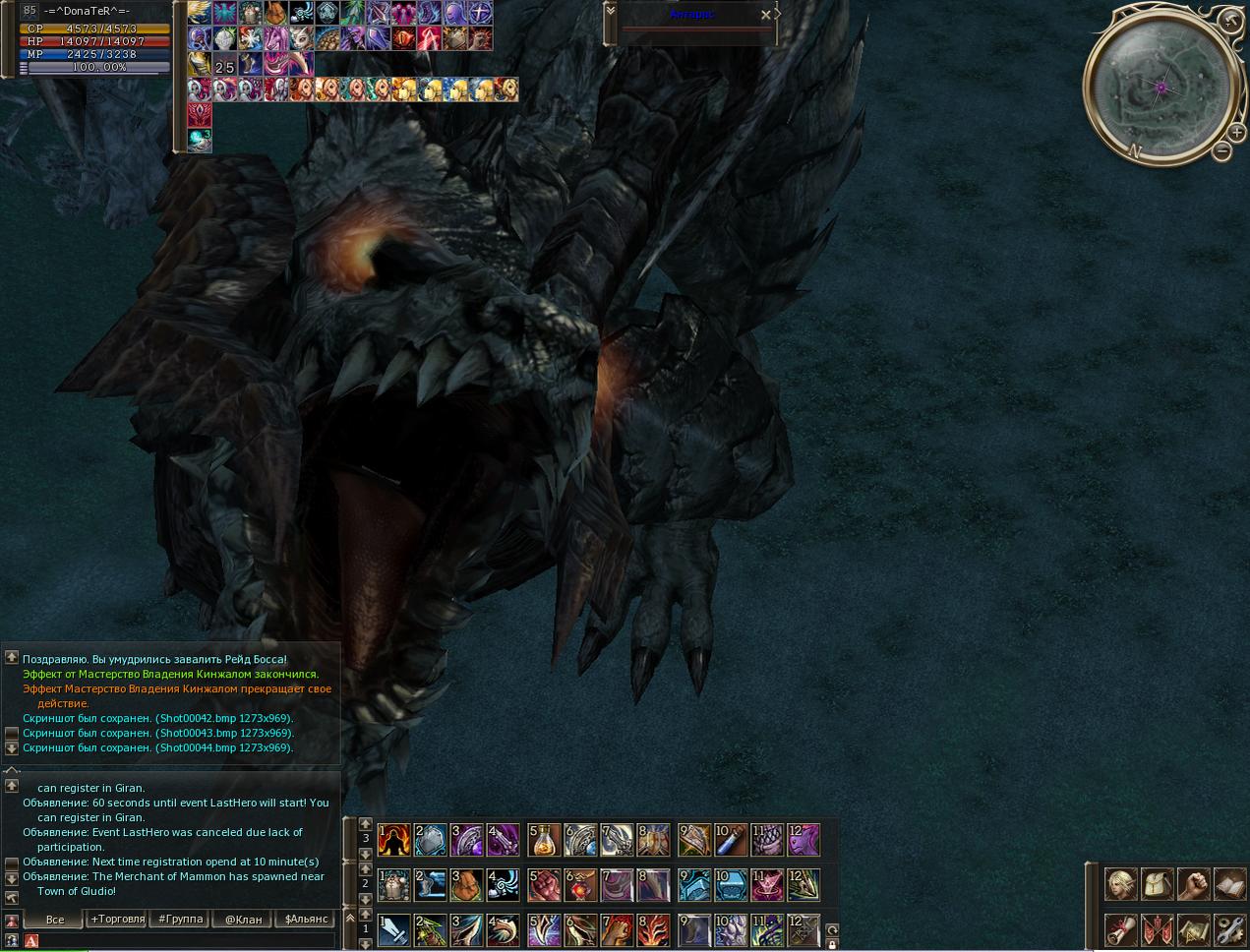Select the #Группа party chat tab

tap(180, 920)
